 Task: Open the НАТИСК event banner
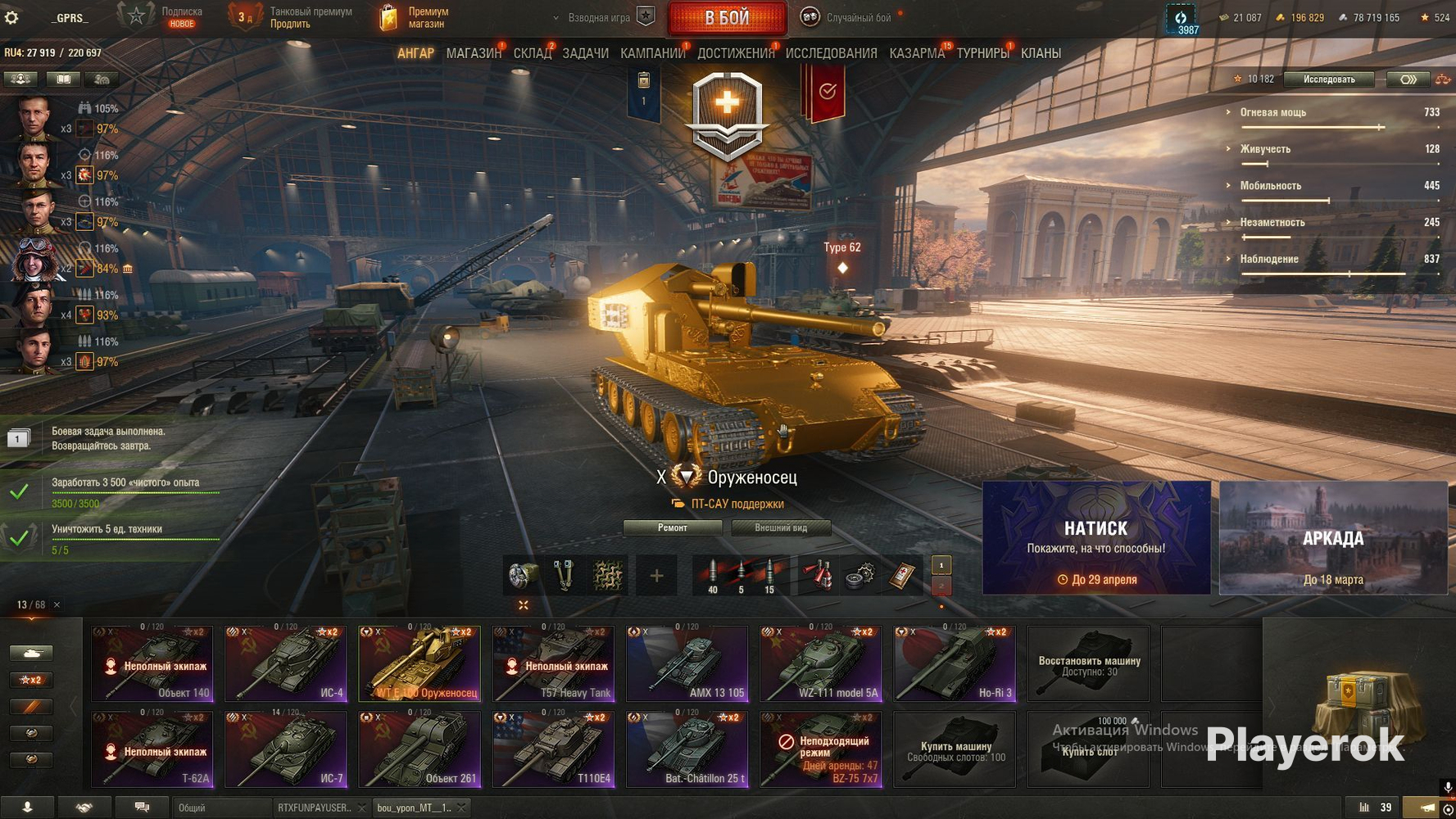[1095, 537]
